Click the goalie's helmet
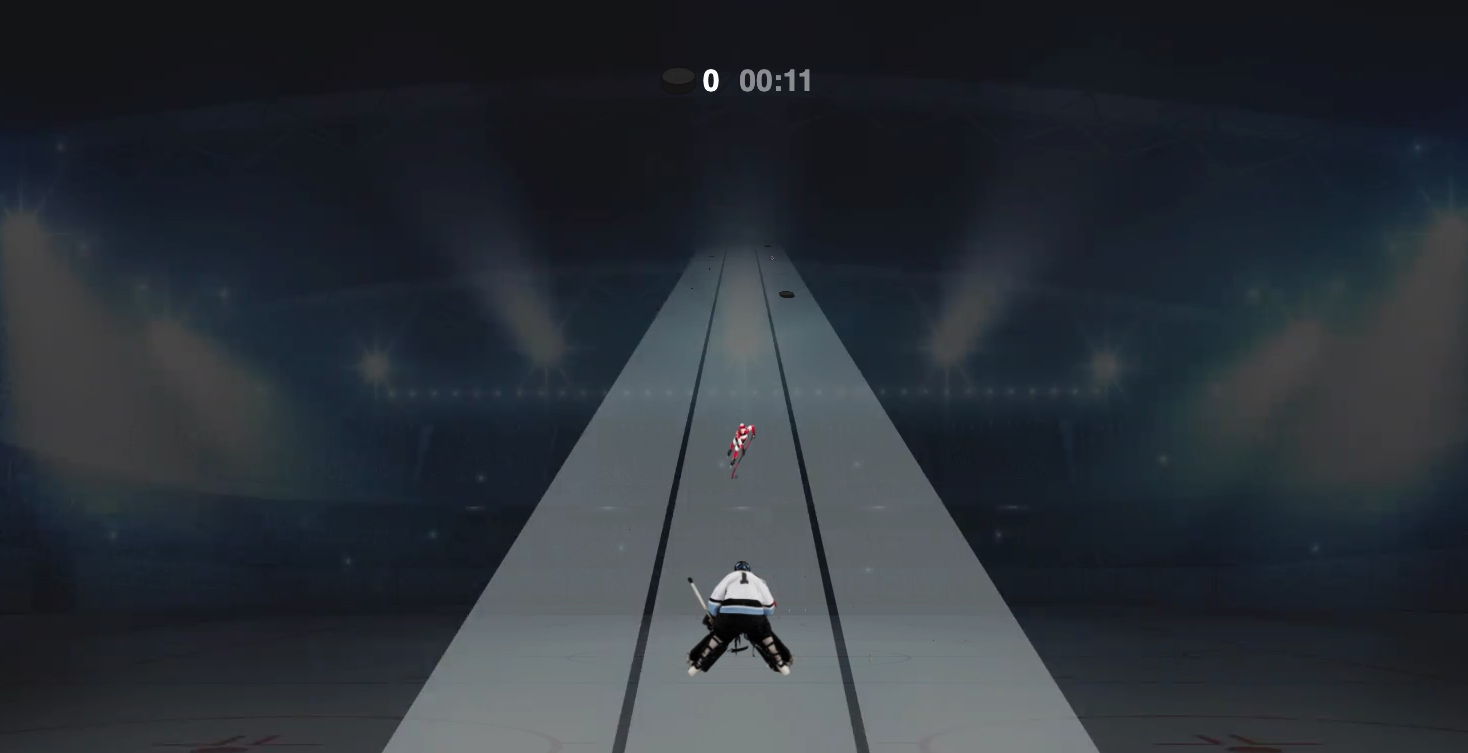This screenshot has height=753, width=1468. tap(742, 566)
